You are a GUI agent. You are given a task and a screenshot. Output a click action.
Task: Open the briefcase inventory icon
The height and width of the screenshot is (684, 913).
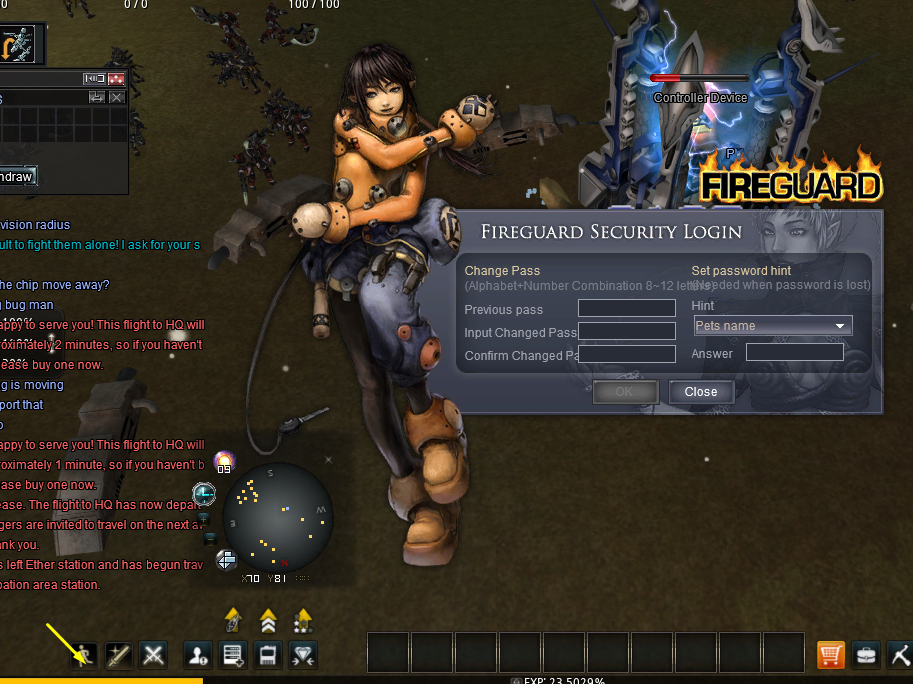tap(866, 656)
